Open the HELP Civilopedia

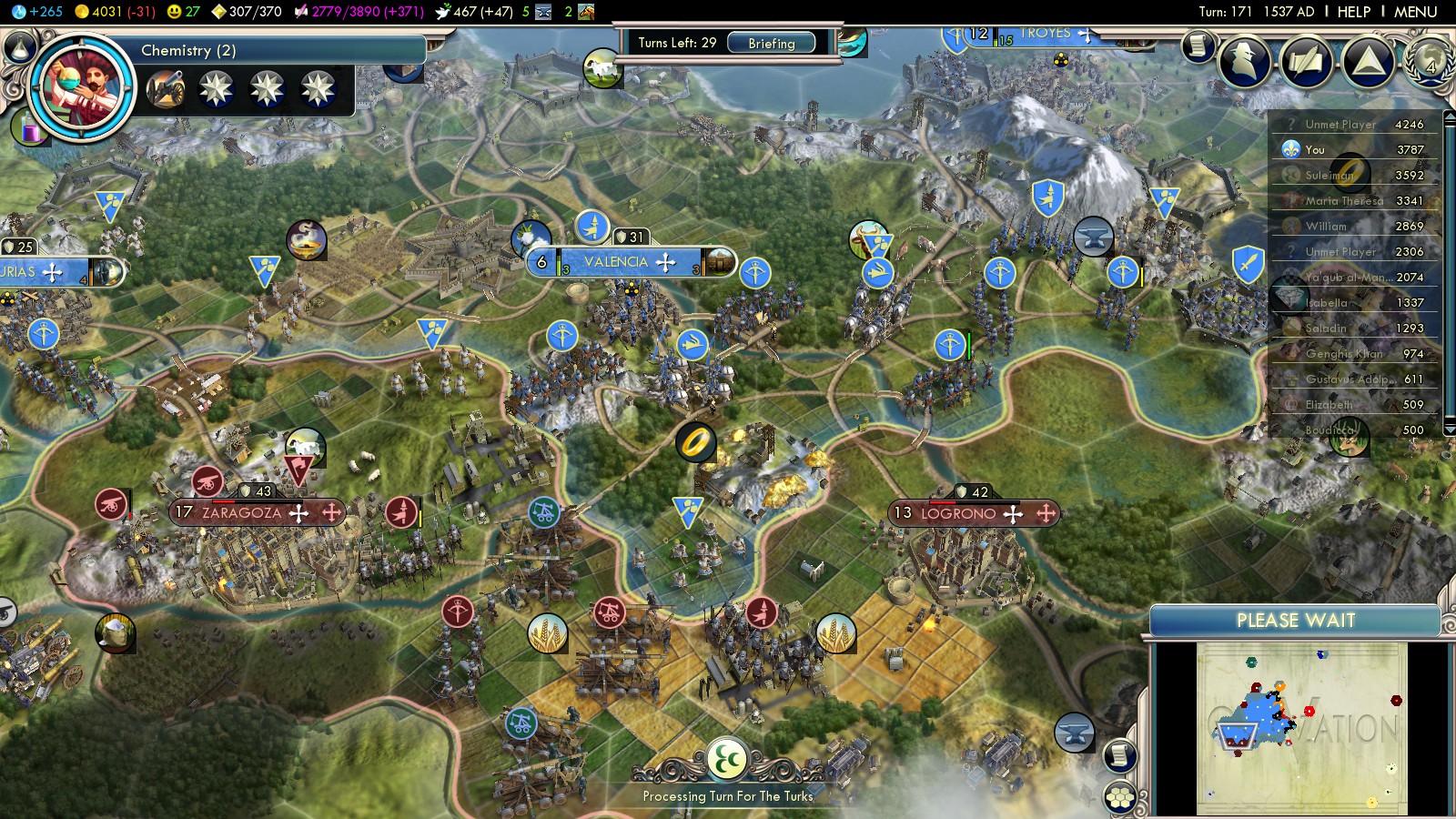(1353, 12)
